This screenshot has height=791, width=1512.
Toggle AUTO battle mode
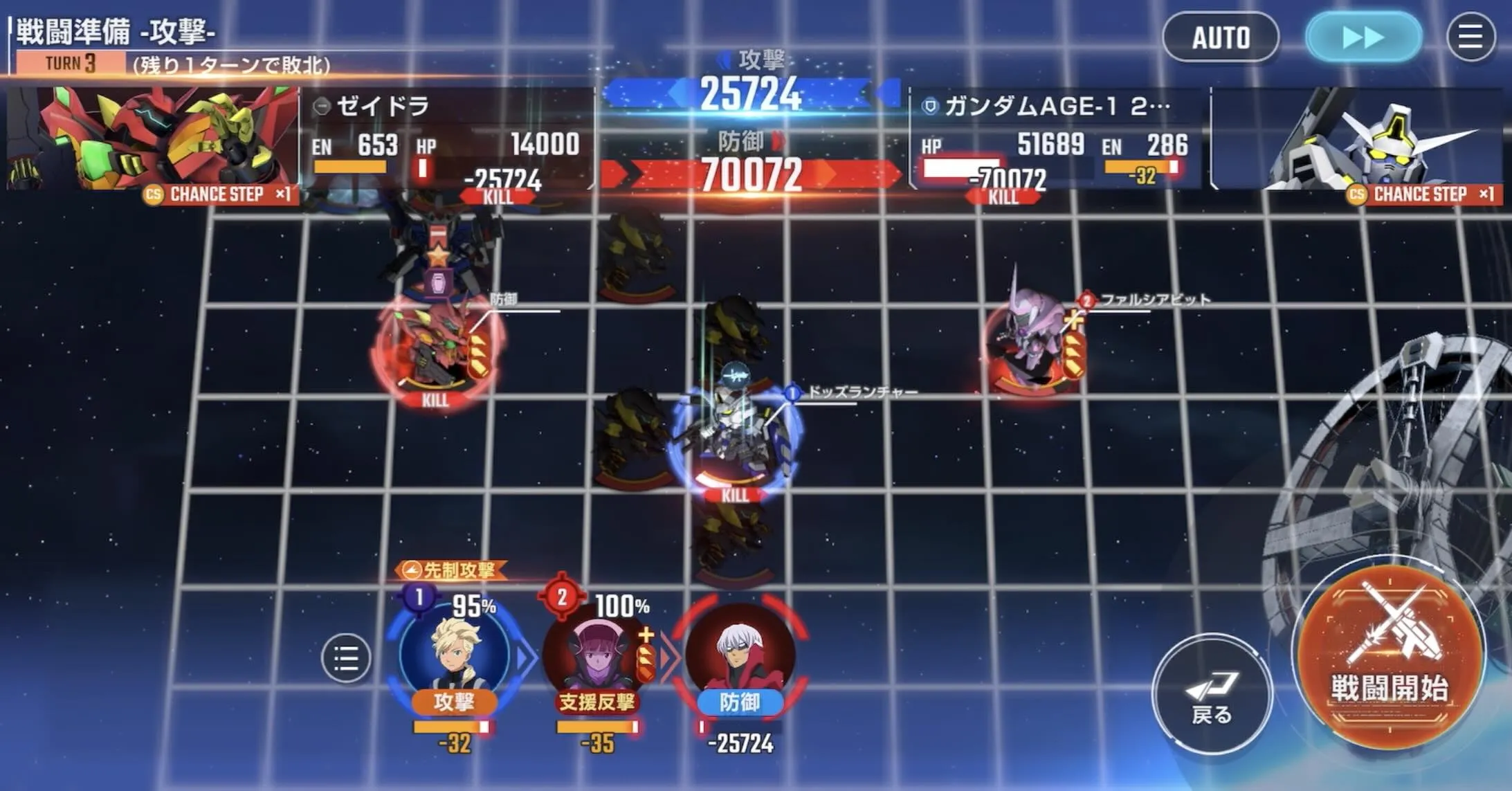pyautogui.click(x=1220, y=37)
